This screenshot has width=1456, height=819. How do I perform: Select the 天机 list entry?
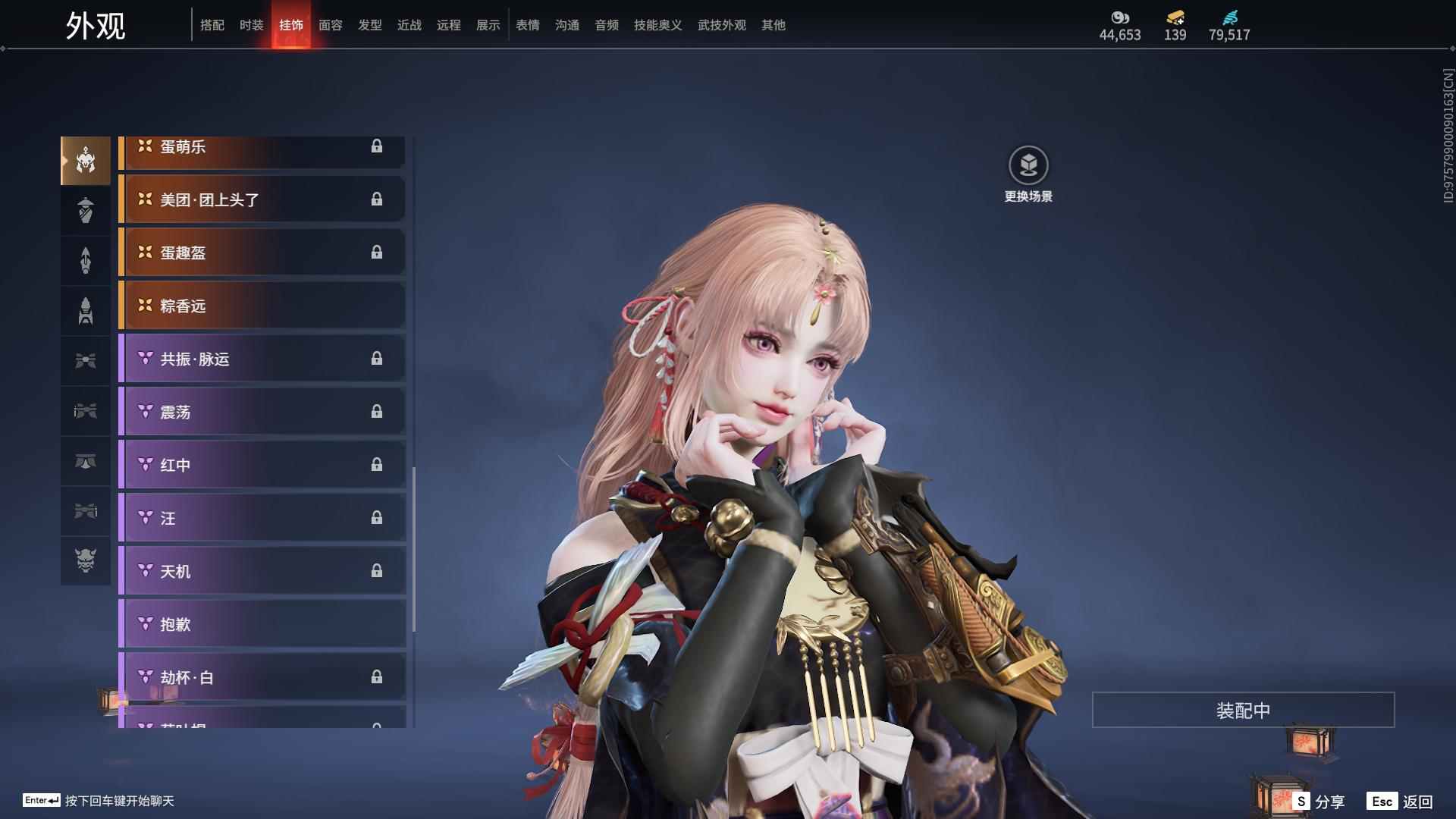coord(262,571)
